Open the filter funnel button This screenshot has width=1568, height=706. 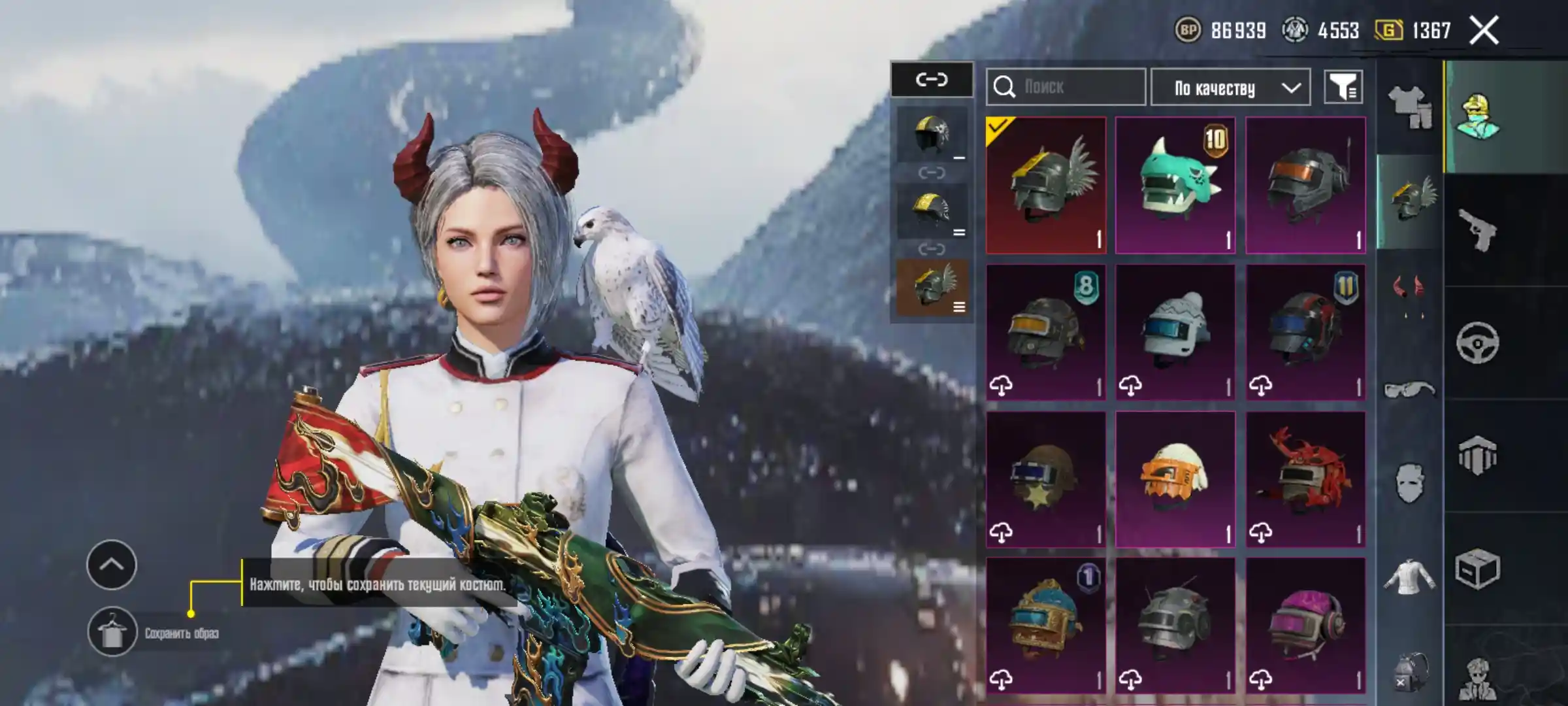tap(1343, 87)
